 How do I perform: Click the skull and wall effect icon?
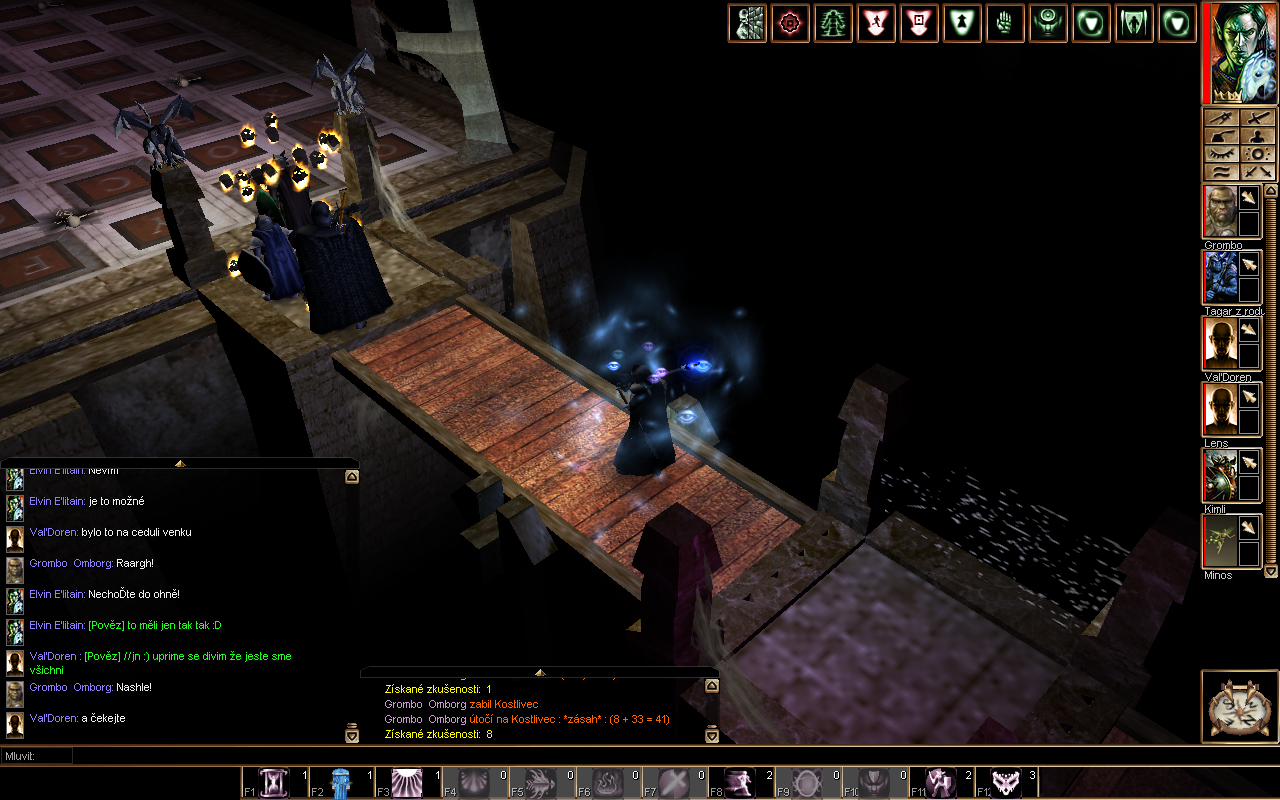tap(747, 23)
